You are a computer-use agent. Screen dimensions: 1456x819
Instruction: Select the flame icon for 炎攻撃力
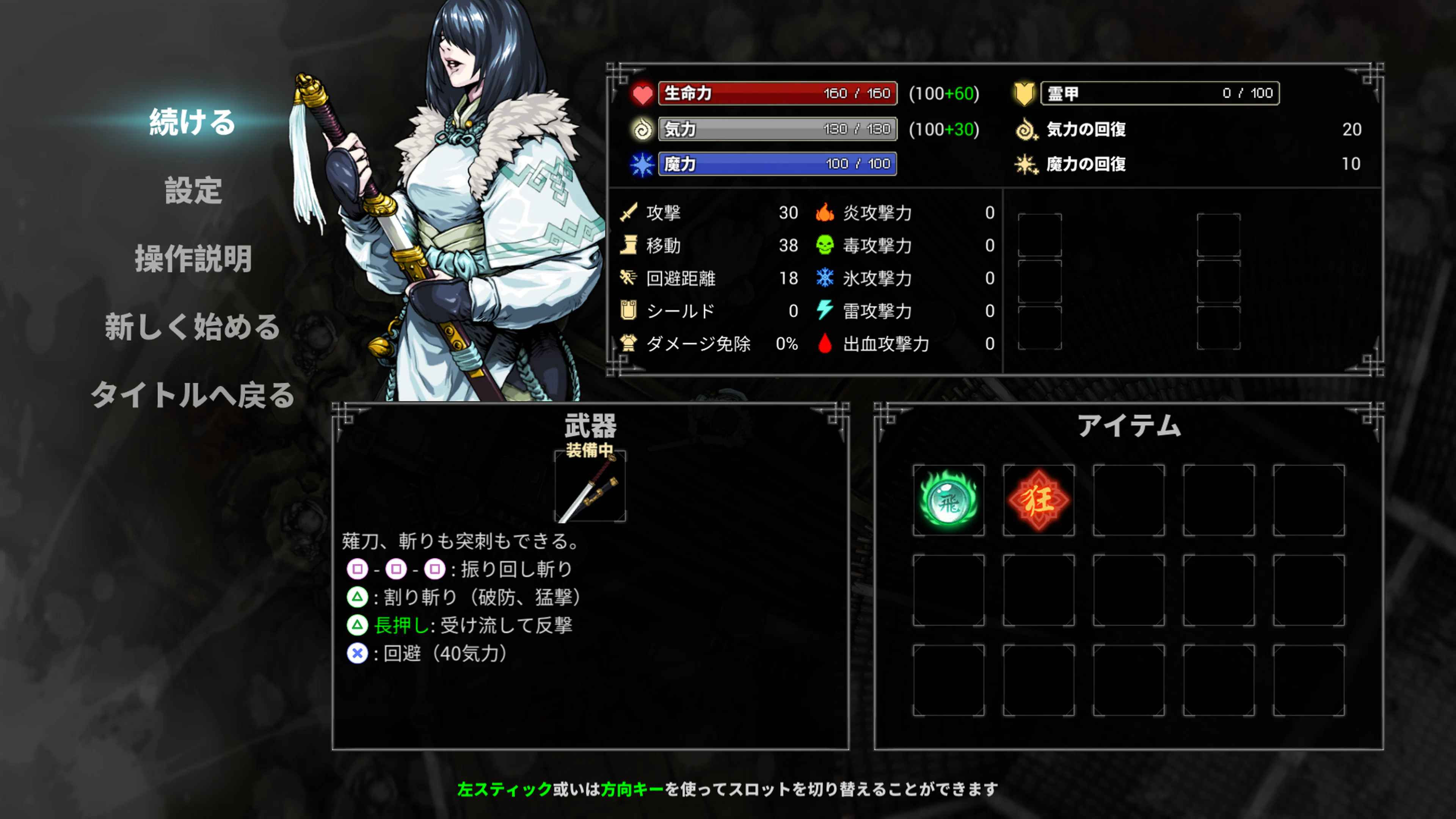click(x=825, y=213)
